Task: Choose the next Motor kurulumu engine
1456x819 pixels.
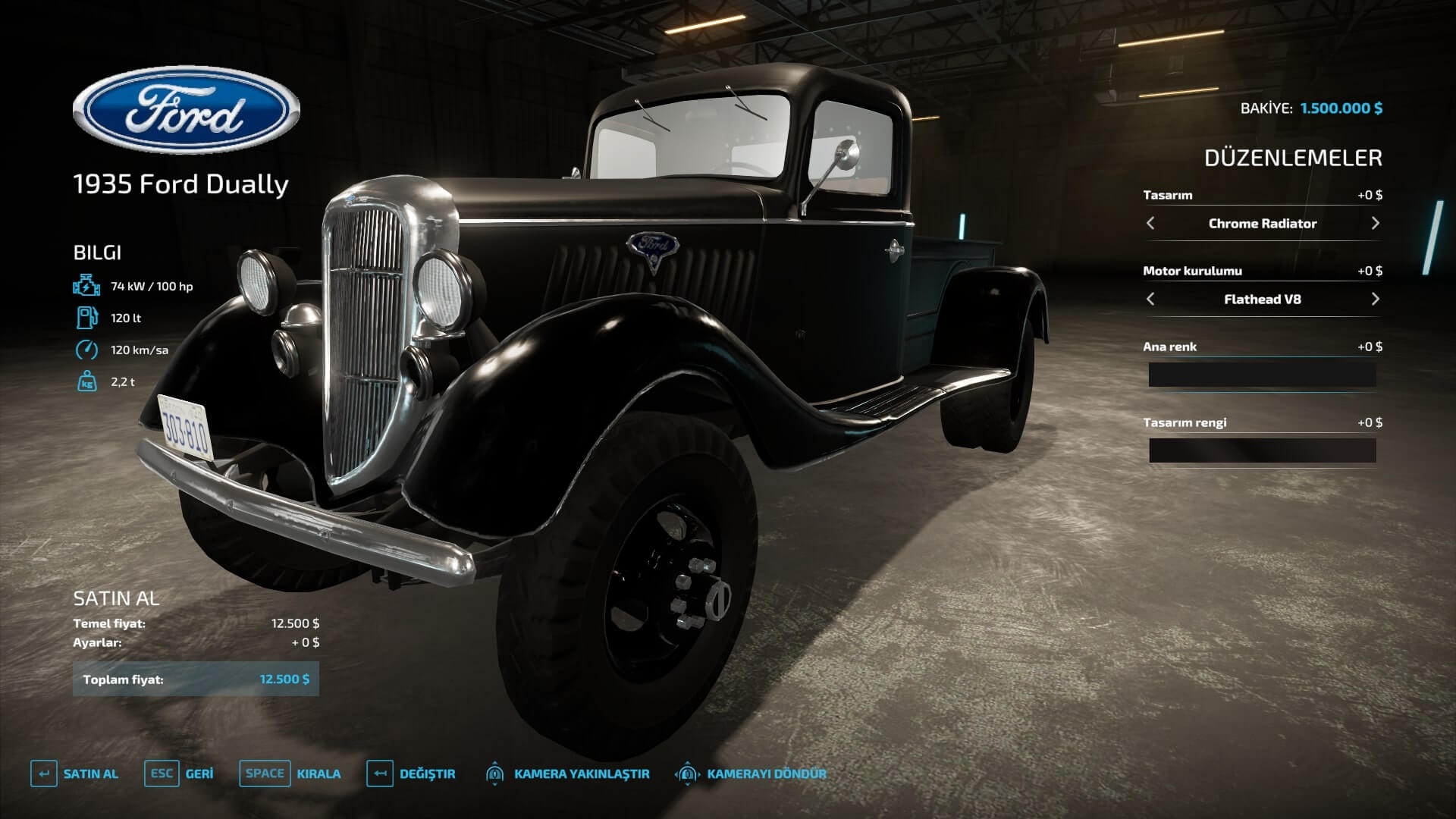Action: tap(1375, 299)
